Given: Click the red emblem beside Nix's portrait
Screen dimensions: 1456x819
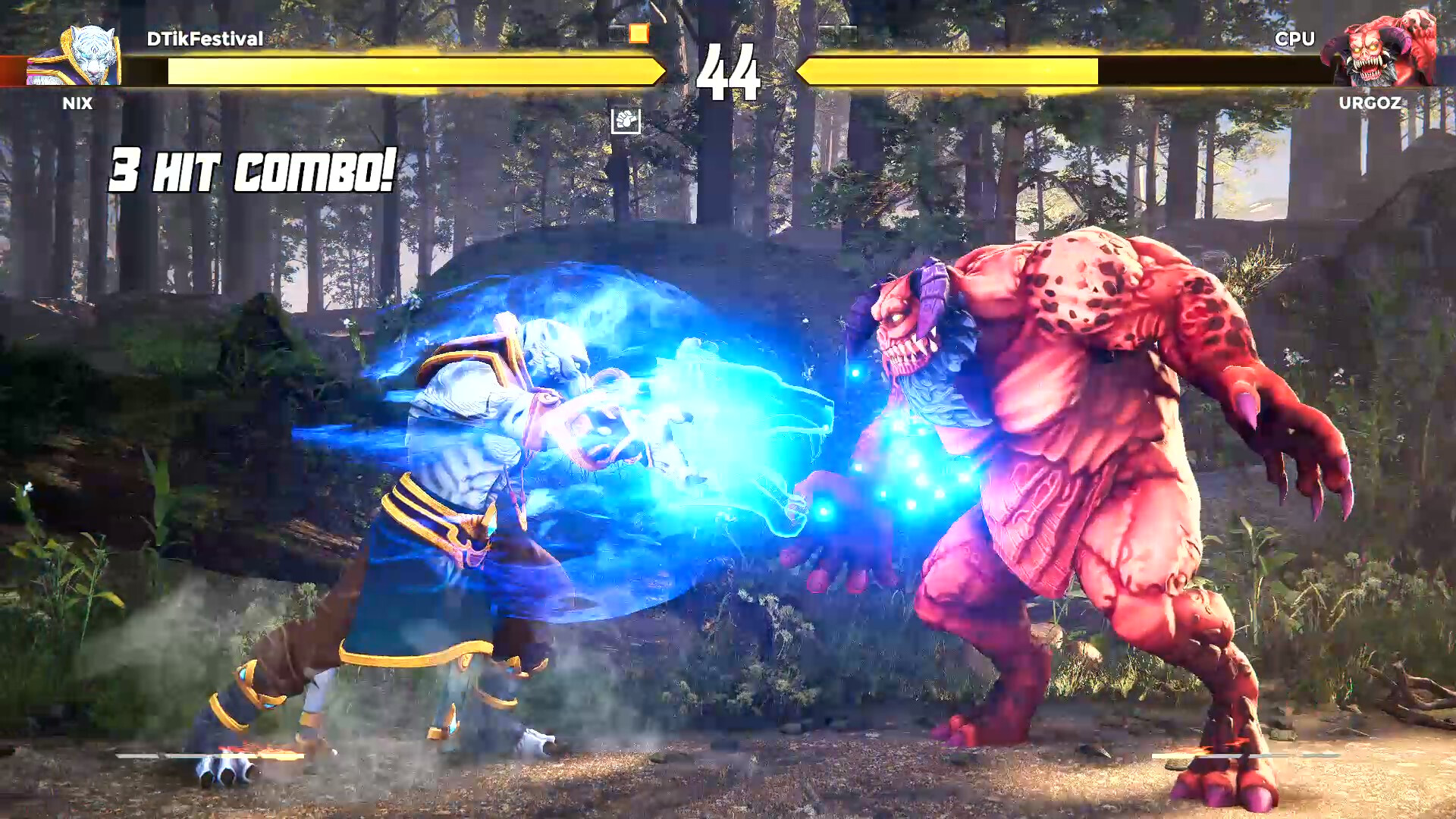Looking at the screenshot, I should (11, 70).
